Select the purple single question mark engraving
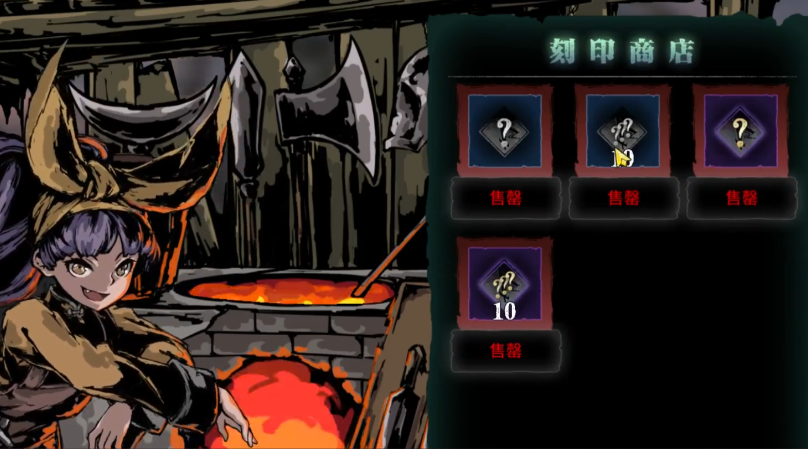The width and height of the screenshot is (808, 449). [741, 131]
